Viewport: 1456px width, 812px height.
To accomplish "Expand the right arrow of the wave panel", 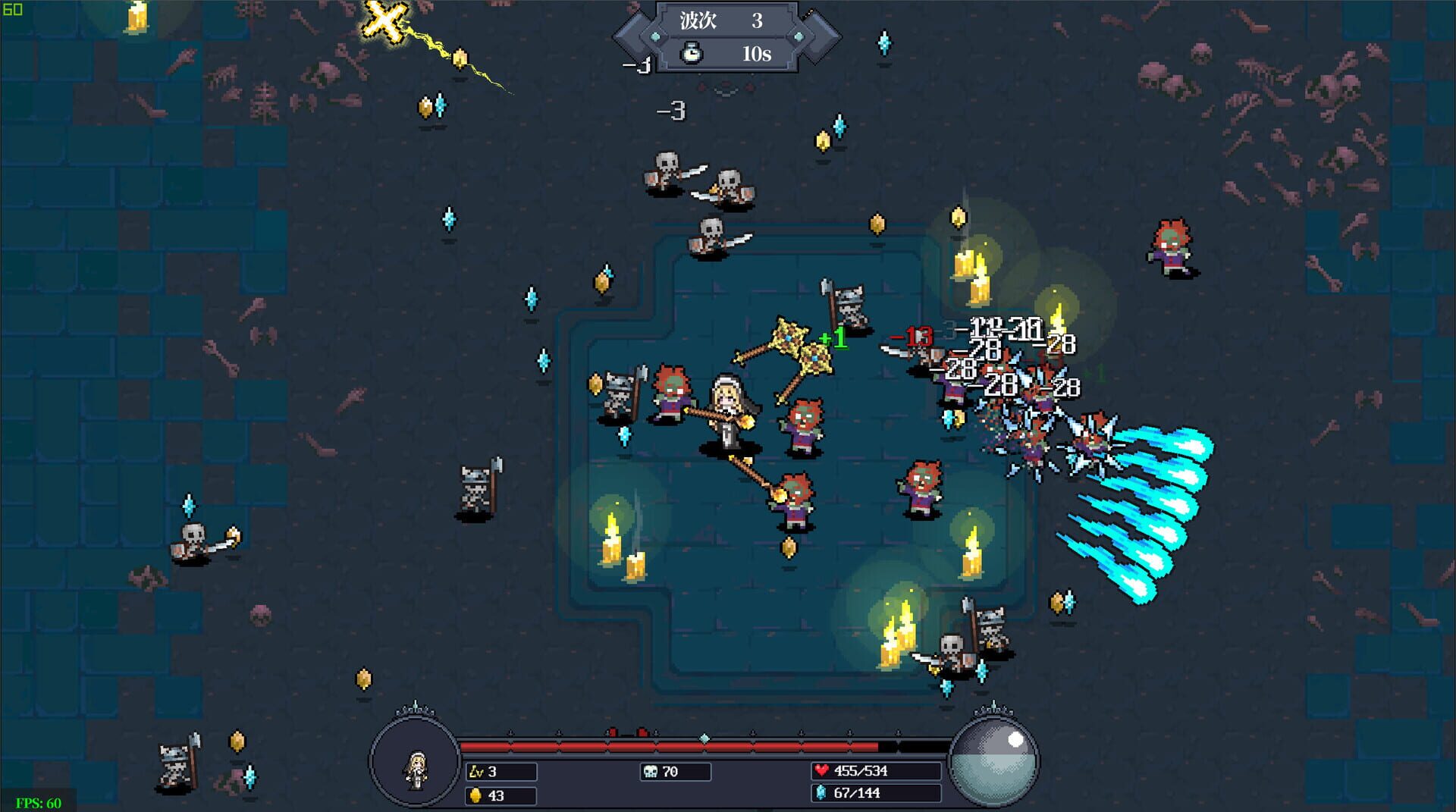I will point(824,36).
